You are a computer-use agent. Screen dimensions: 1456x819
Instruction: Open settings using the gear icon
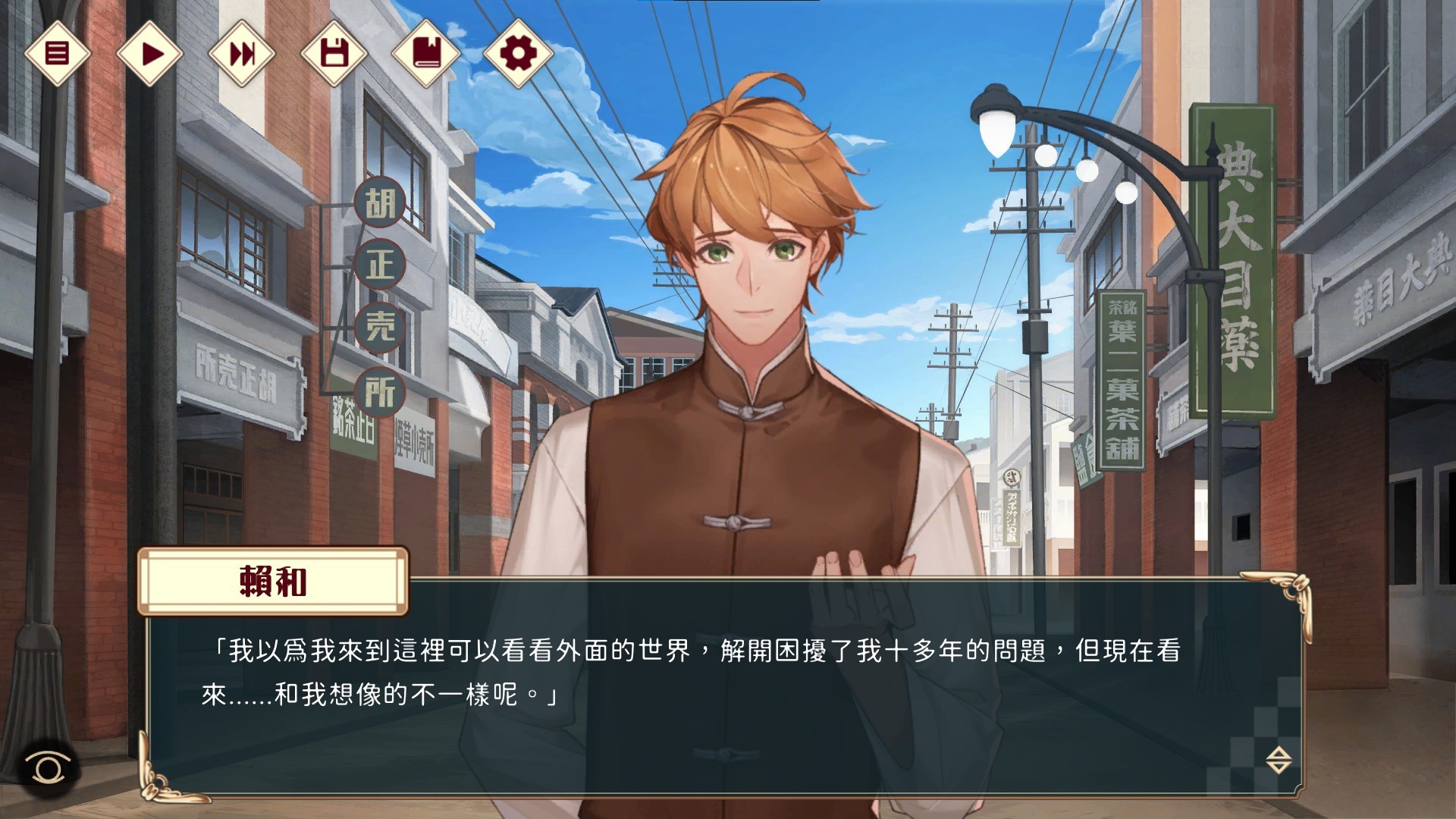519,52
